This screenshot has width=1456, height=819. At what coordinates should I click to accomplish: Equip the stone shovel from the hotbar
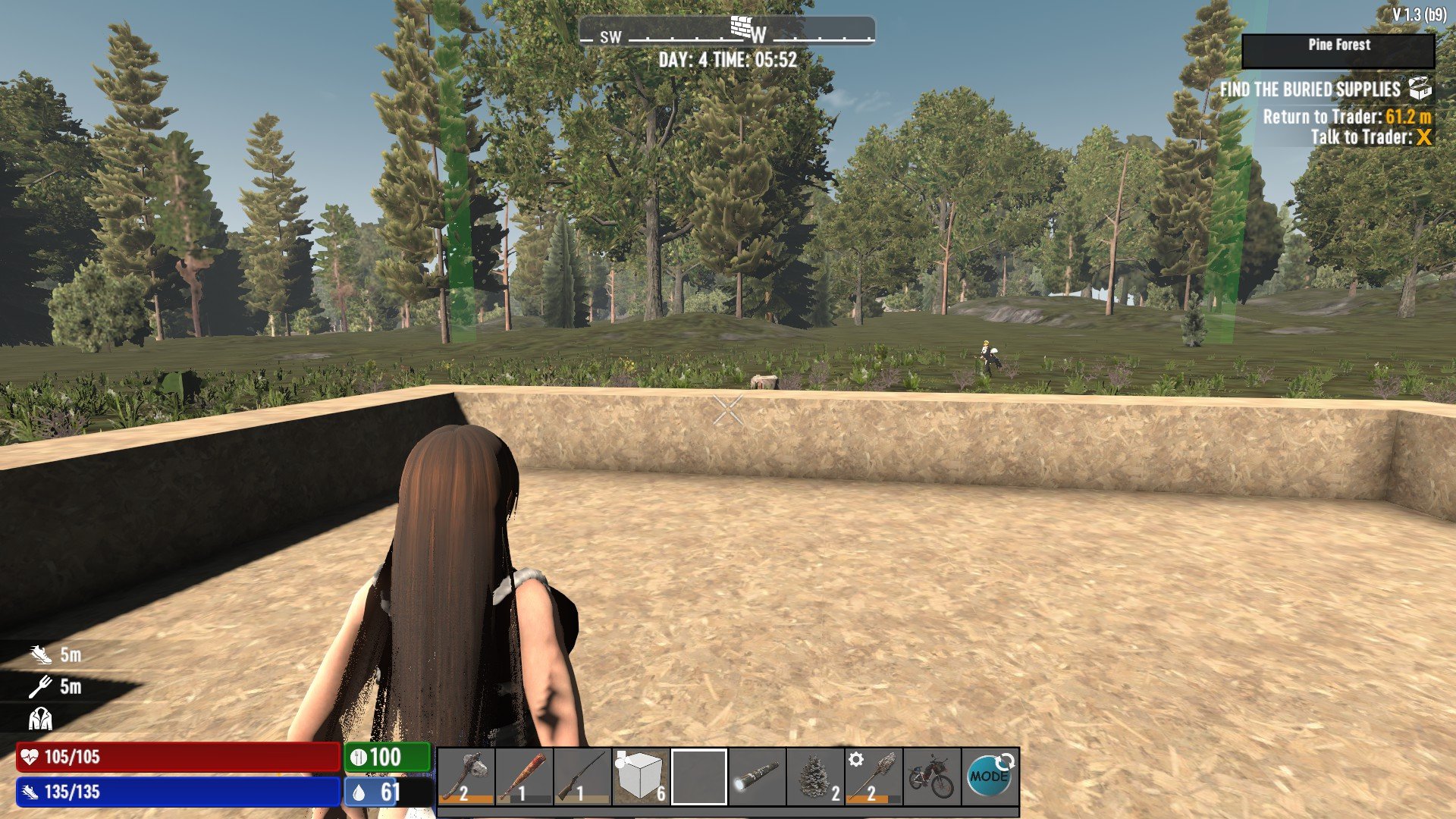(874, 777)
